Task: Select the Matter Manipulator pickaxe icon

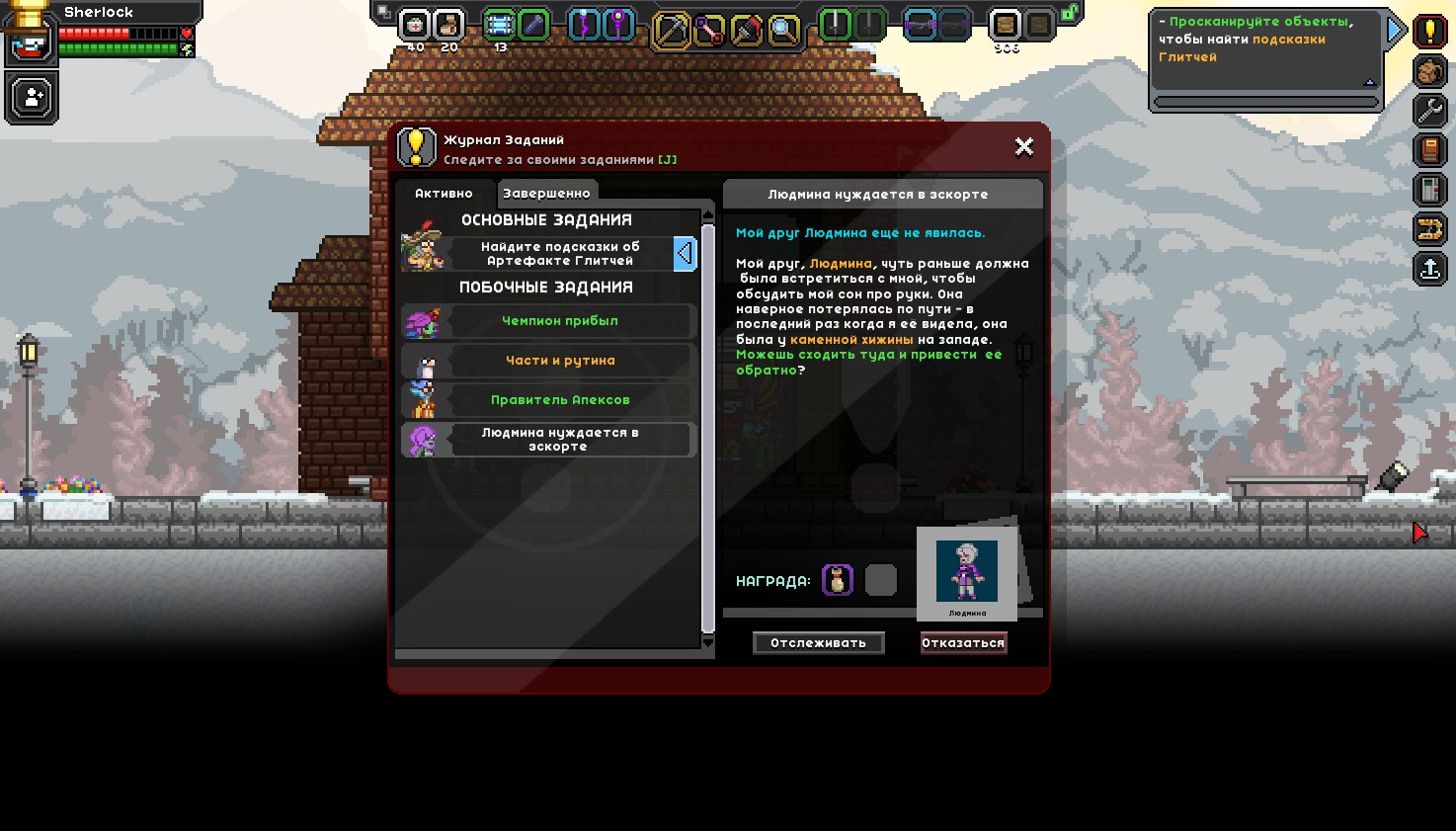Action: (x=672, y=33)
